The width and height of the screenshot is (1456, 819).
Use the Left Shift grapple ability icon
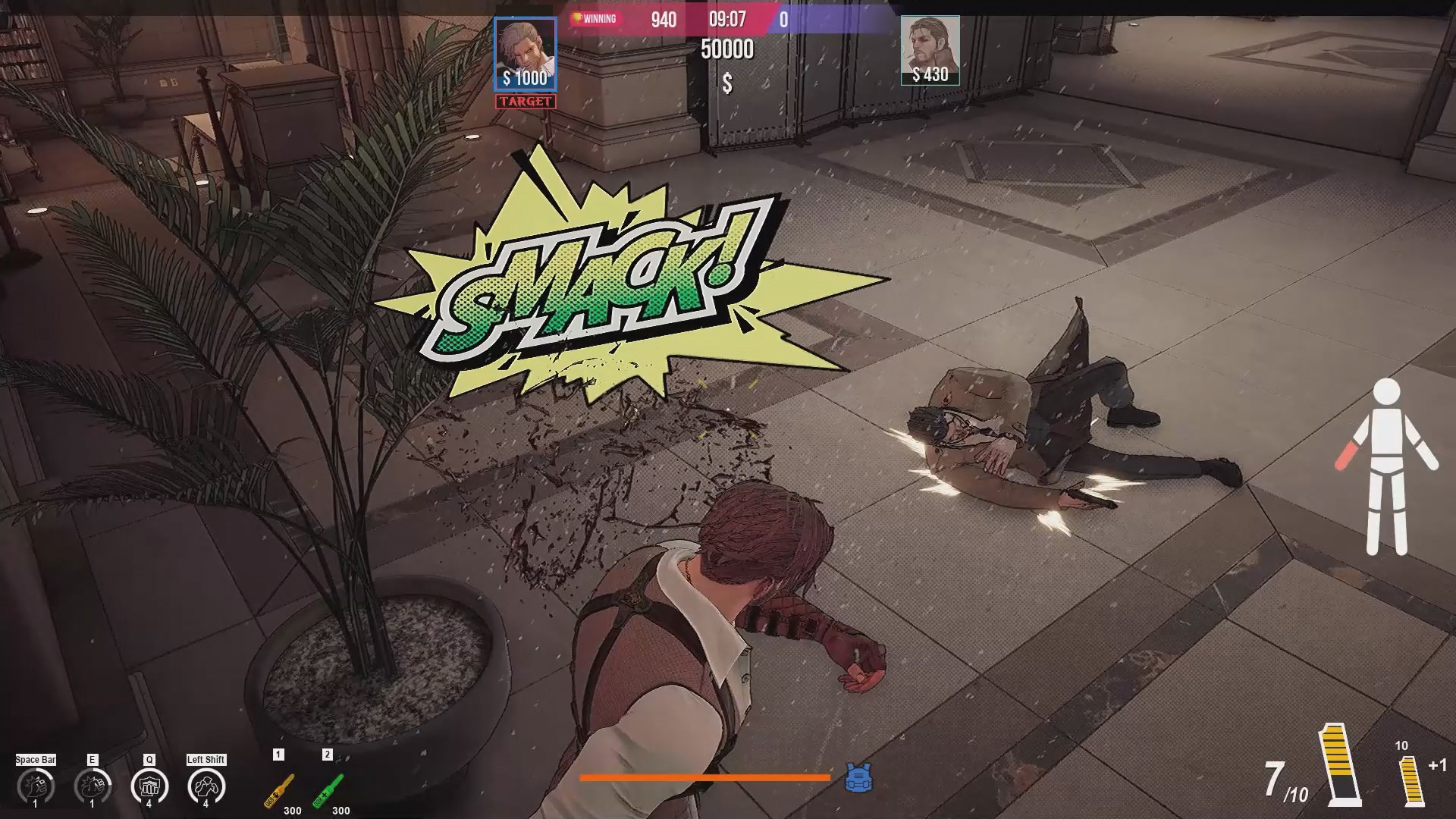click(x=206, y=784)
